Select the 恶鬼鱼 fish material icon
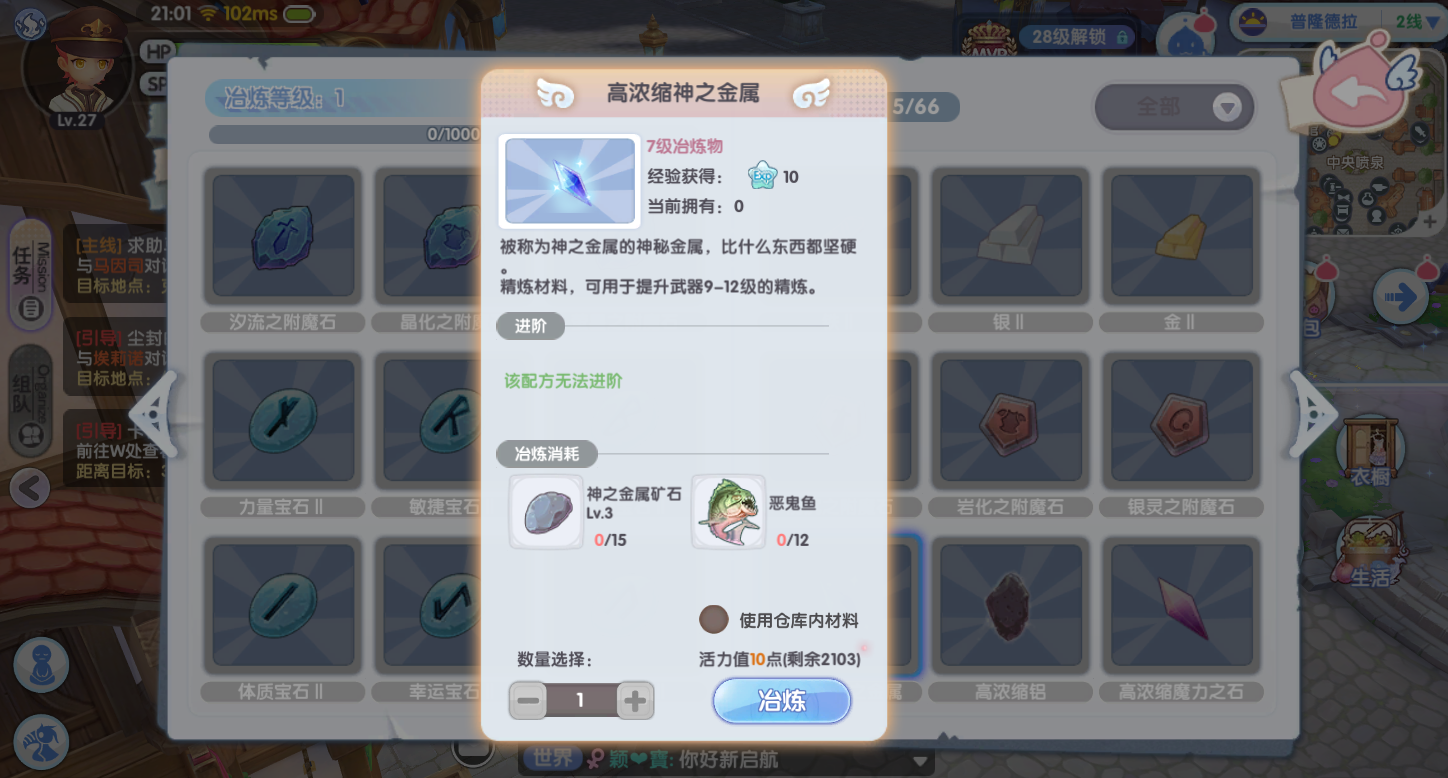The height and width of the screenshot is (778, 1448). pos(729,511)
